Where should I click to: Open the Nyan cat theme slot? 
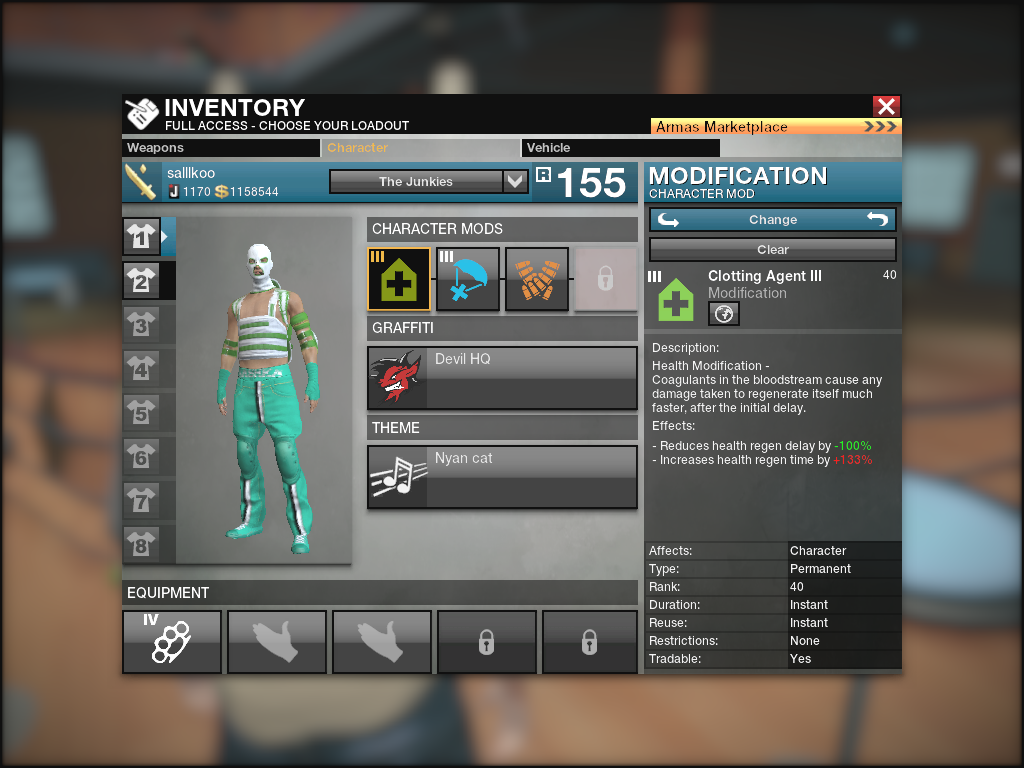[502, 477]
